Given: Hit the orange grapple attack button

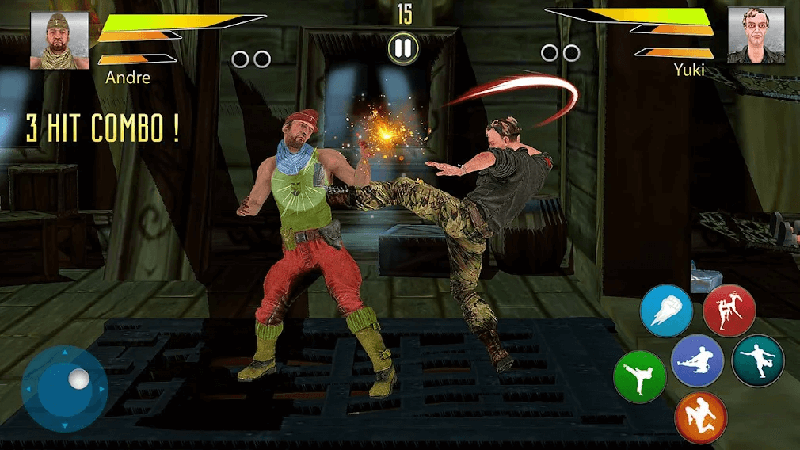Looking at the screenshot, I should [700, 416].
